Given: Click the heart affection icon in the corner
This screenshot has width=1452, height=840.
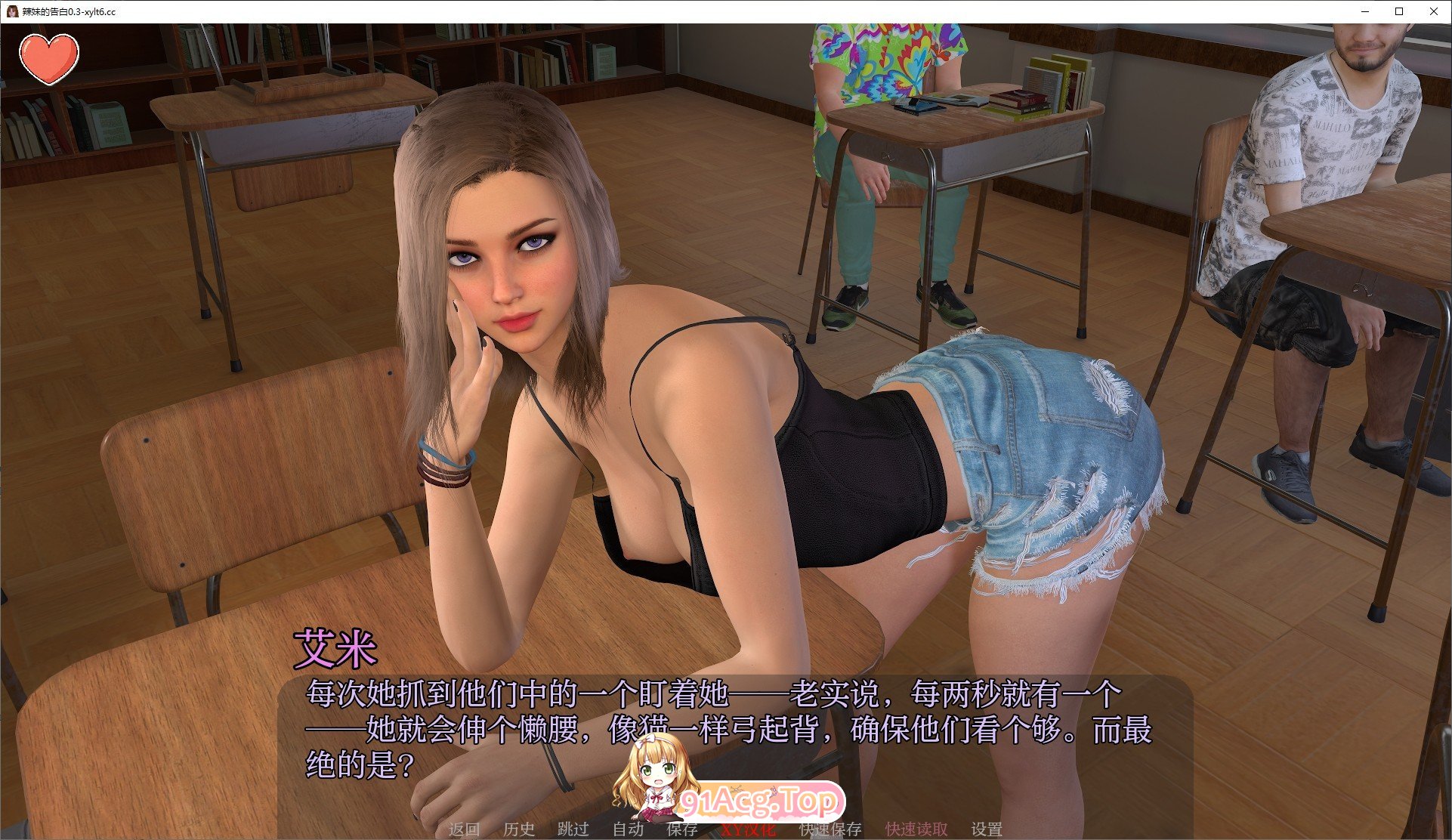Looking at the screenshot, I should 48,59.
